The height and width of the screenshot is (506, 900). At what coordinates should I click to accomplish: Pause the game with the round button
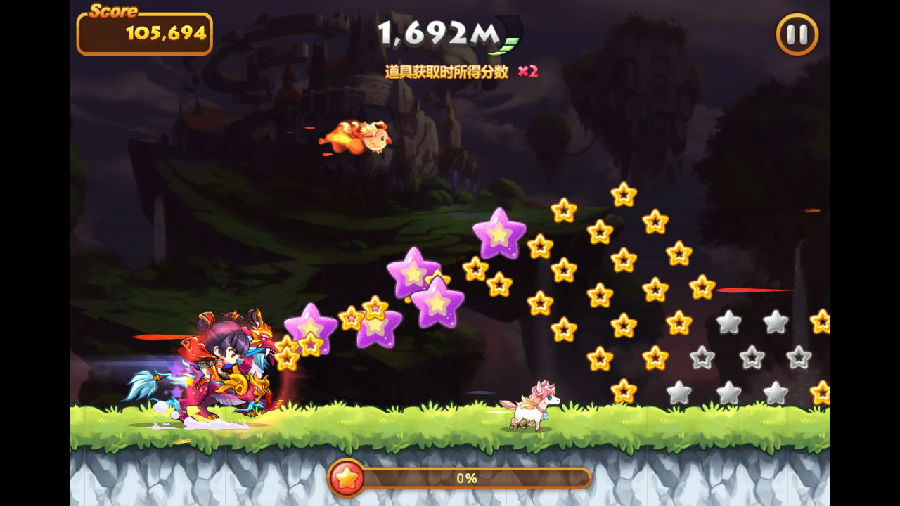(796, 35)
